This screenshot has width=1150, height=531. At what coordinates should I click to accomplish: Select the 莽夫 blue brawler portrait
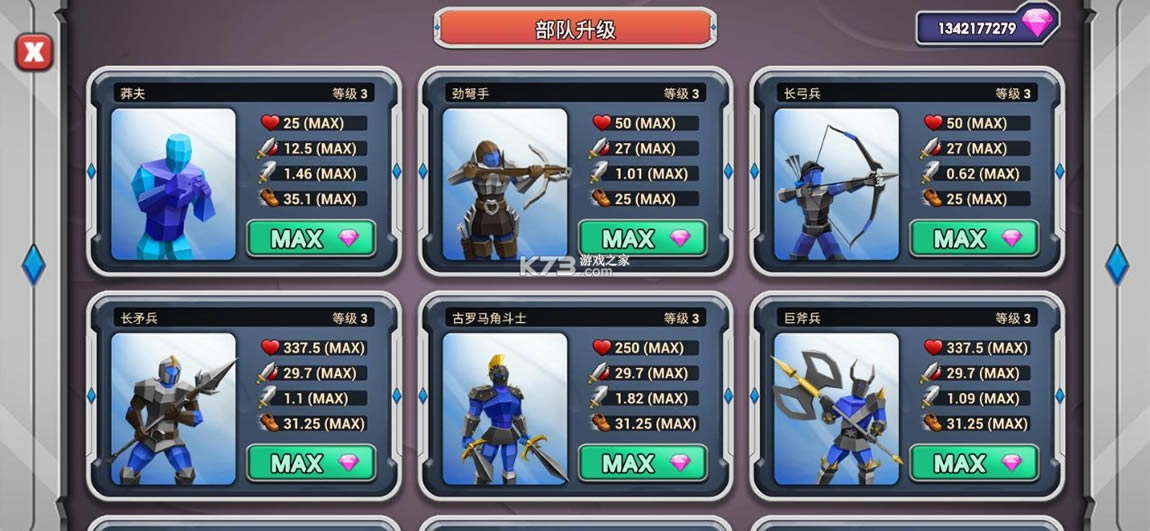pos(173,184)
